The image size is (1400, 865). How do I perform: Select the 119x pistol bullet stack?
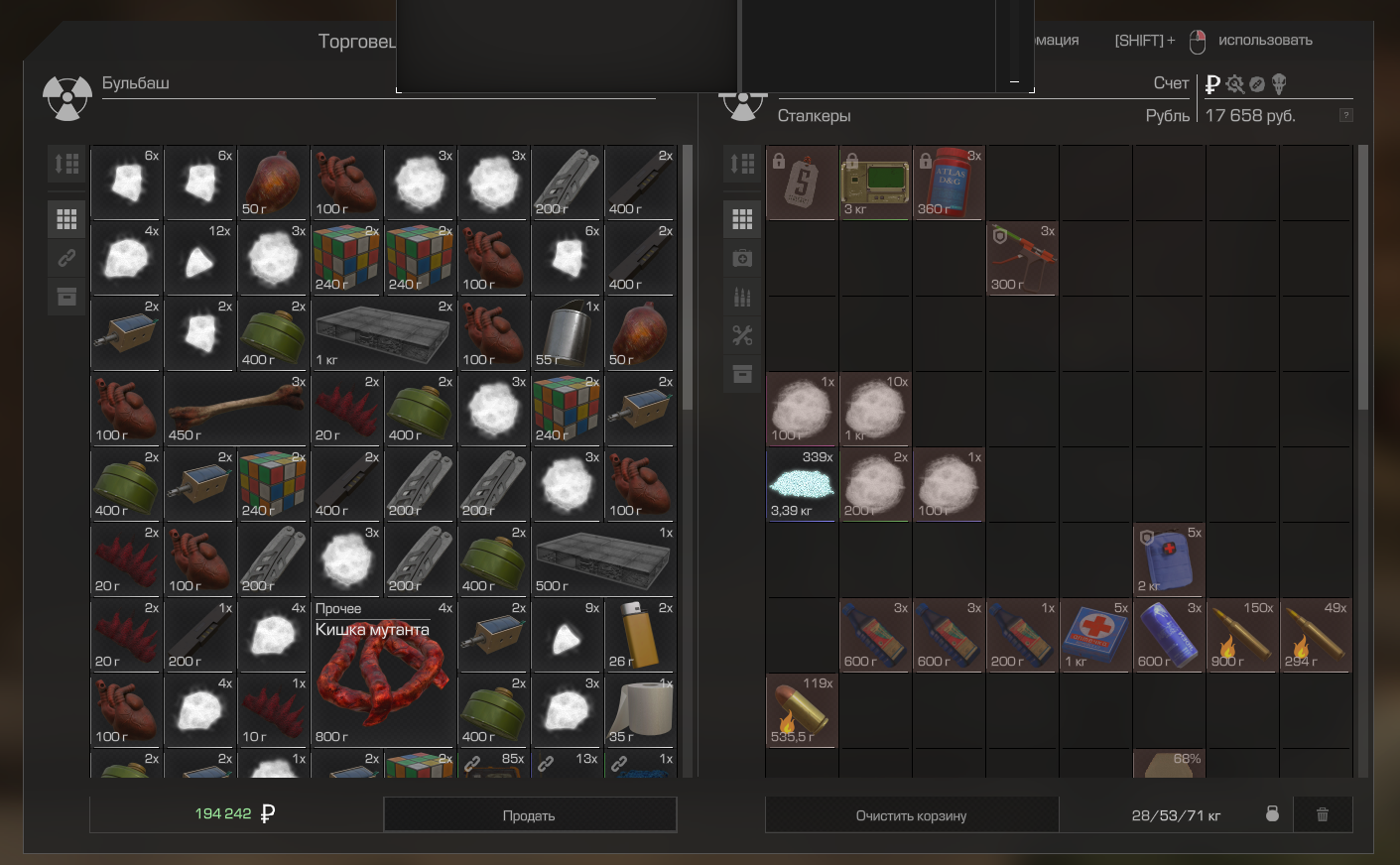click(802, 710)
